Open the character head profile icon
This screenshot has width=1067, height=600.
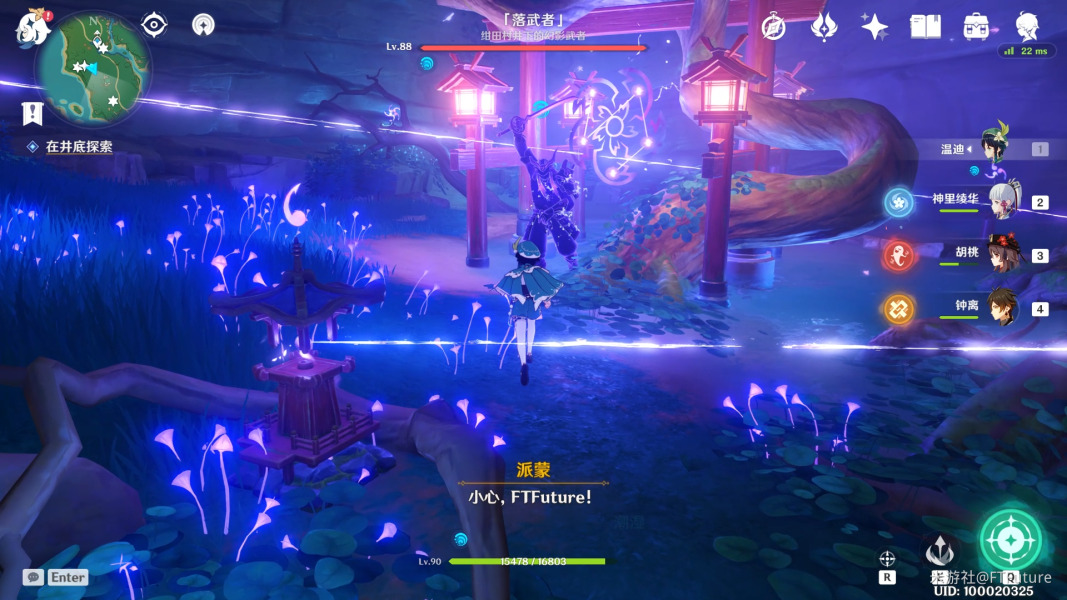click(1027, 26)
